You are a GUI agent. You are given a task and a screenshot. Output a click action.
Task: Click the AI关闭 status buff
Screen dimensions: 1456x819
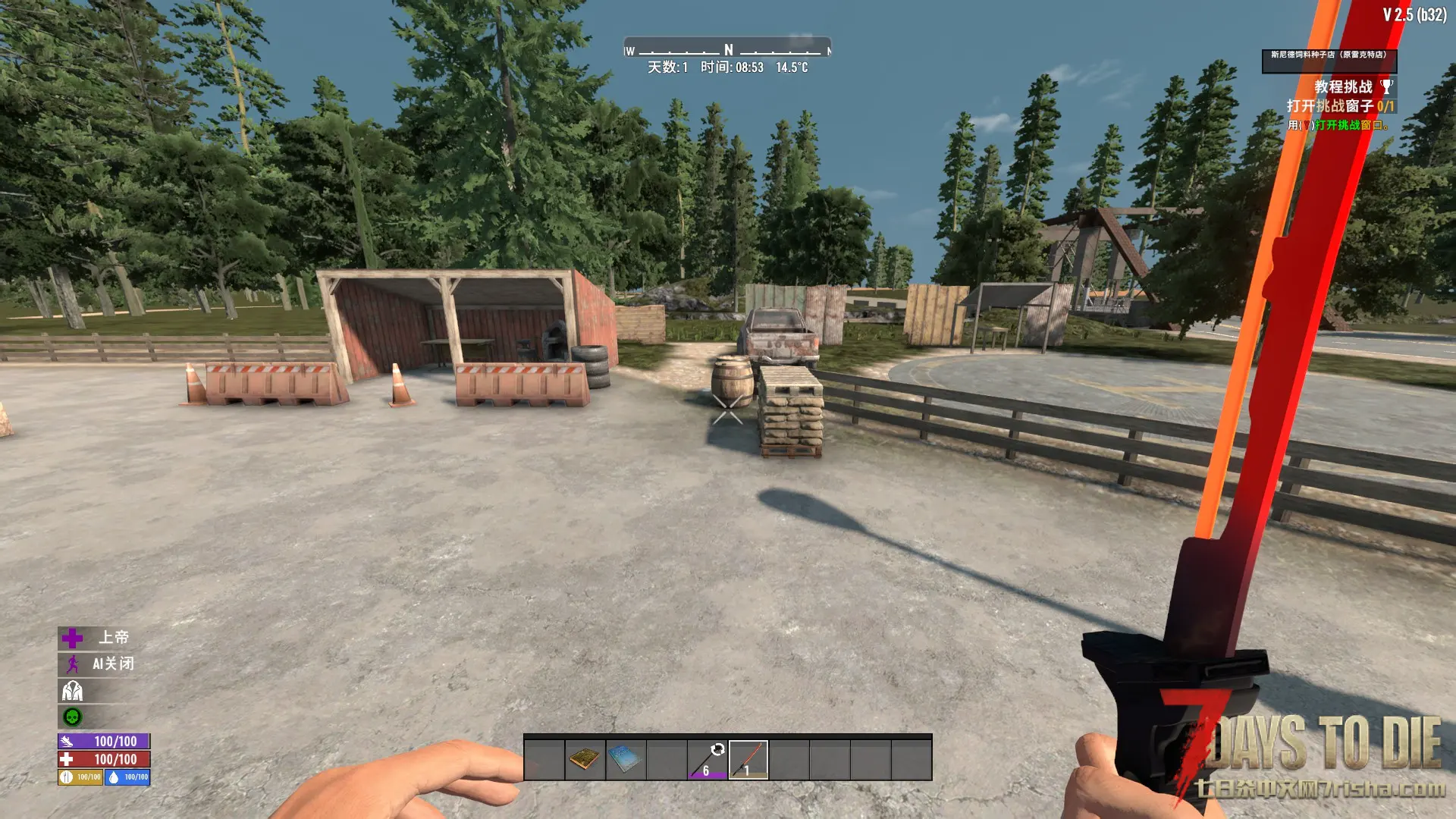[99, 664]
